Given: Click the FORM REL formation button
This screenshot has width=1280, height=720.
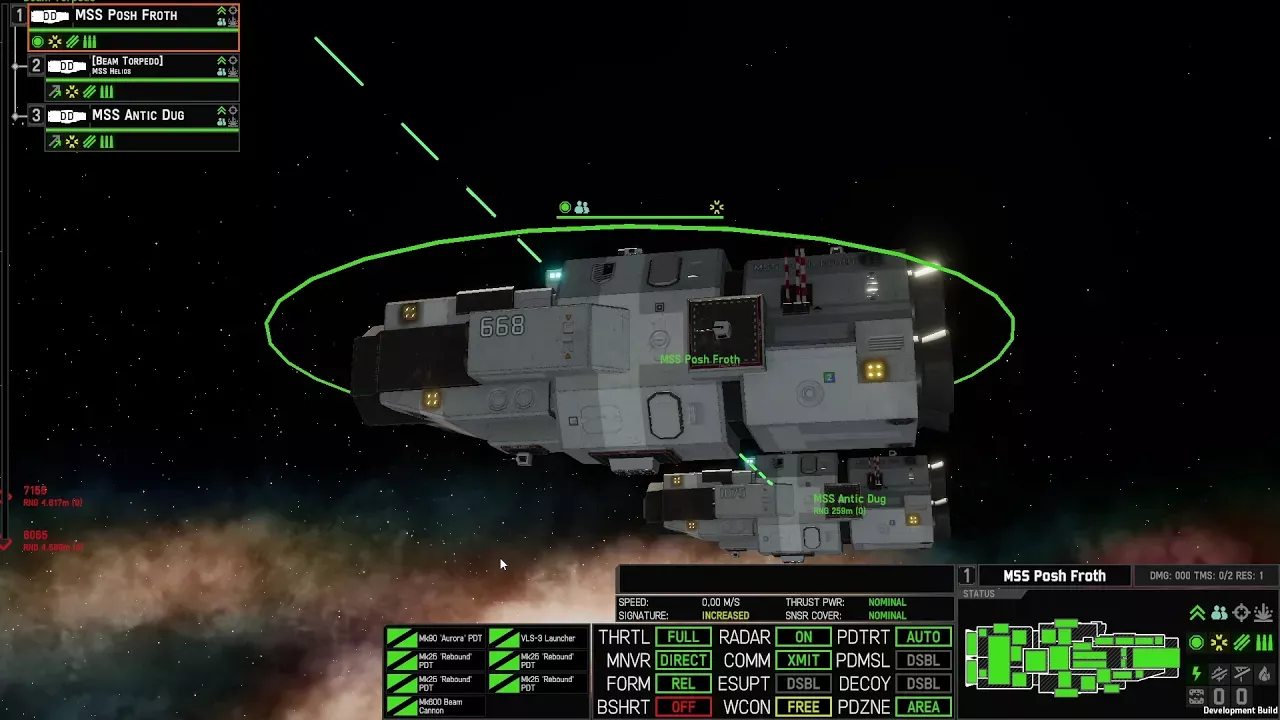Looking at the screenshot, I should [683, 684].
